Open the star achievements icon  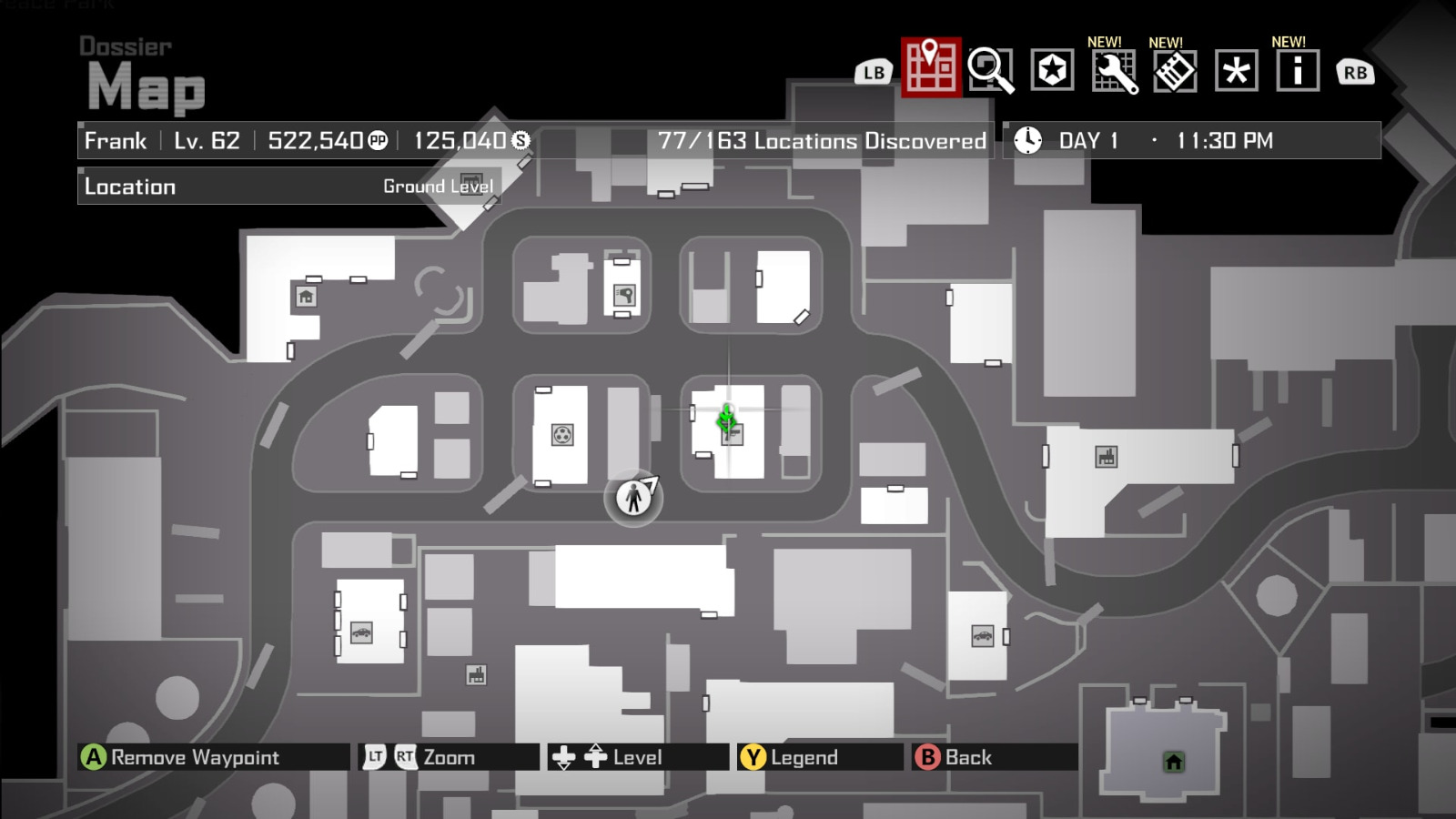pos(1053,69)
